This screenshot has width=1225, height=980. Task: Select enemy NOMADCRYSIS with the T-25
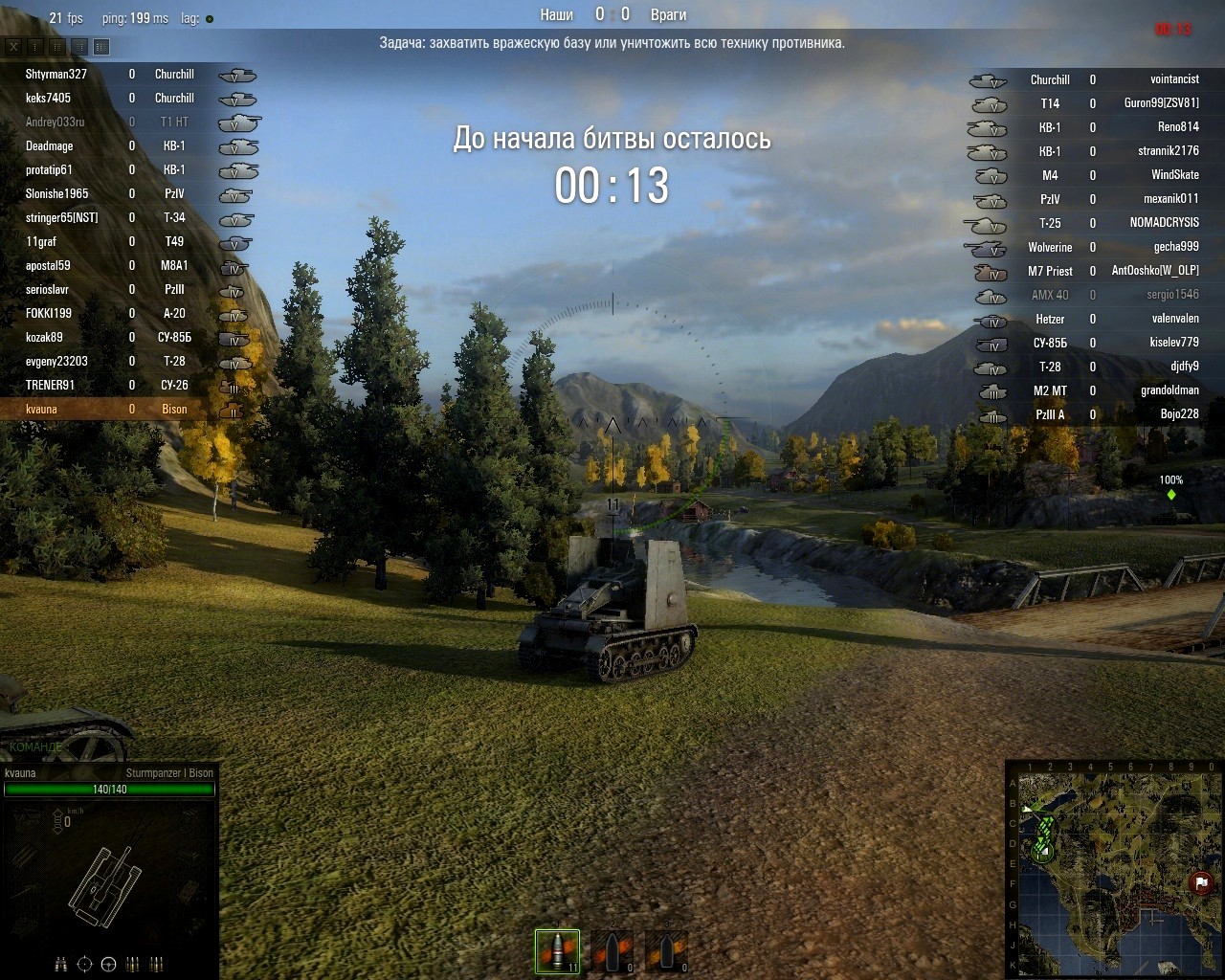coord(1164,222)
